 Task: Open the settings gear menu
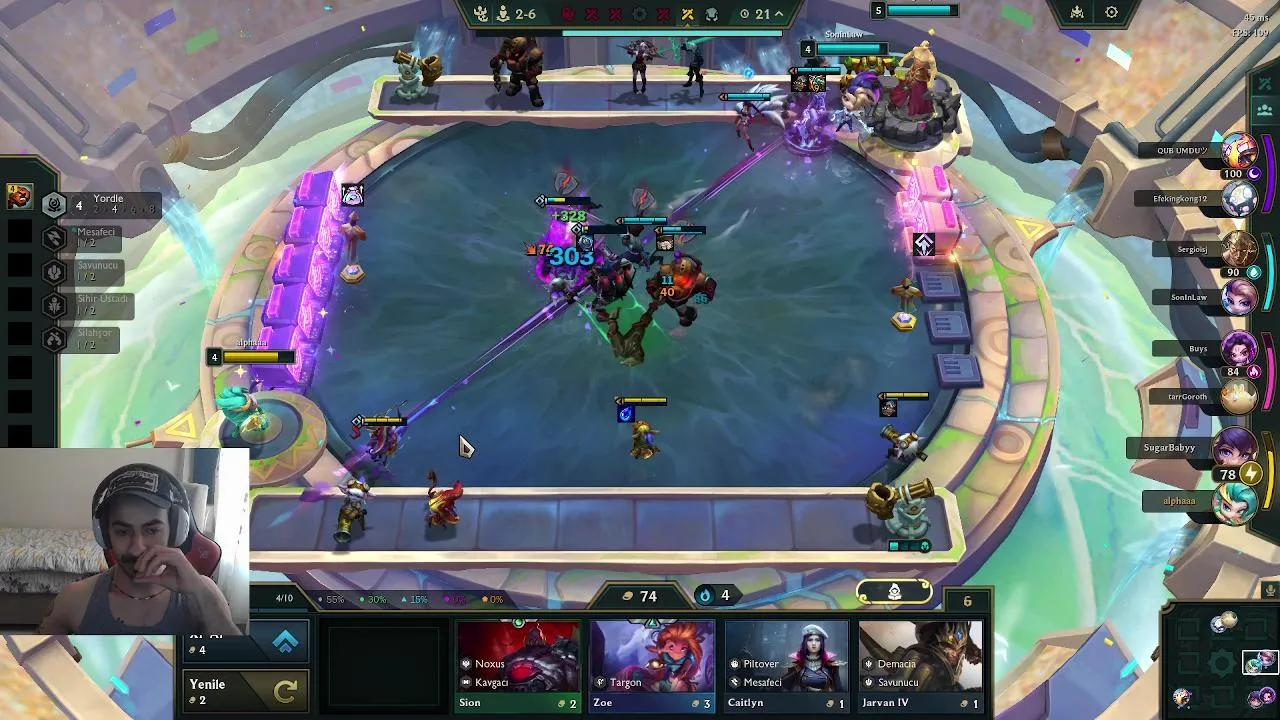(1110, 12)
